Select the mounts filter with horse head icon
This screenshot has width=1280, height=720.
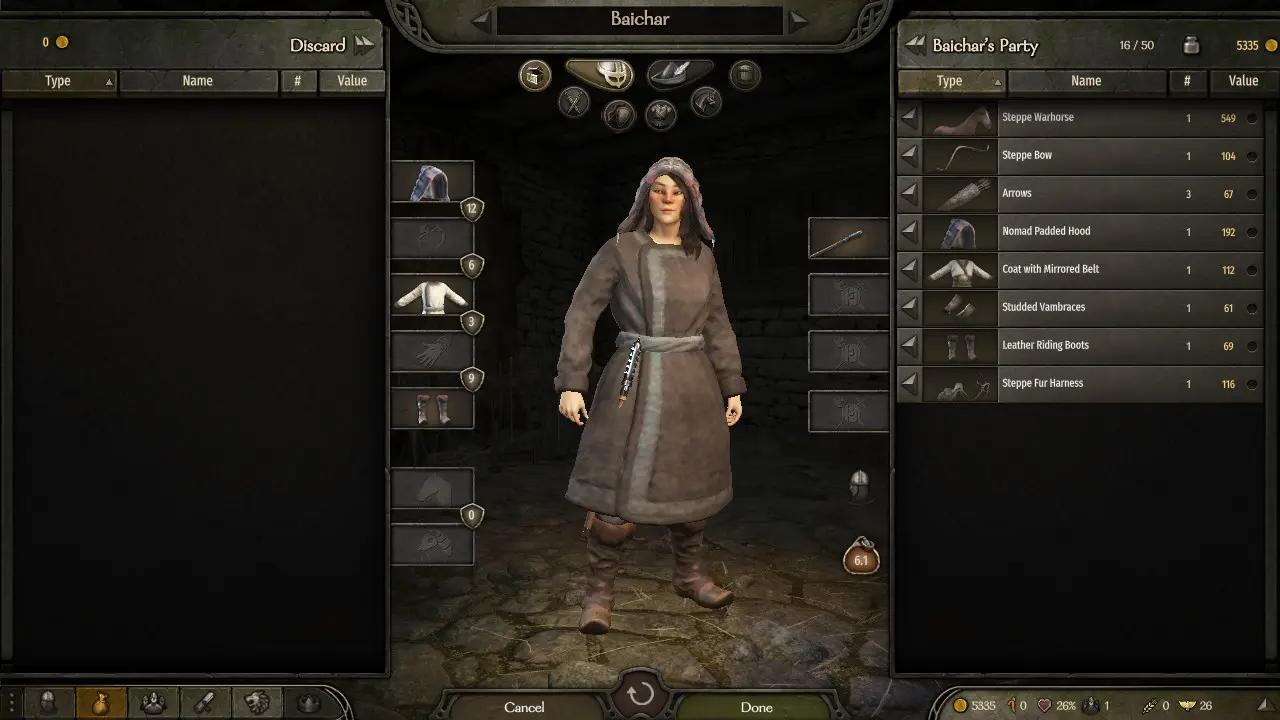706,103
